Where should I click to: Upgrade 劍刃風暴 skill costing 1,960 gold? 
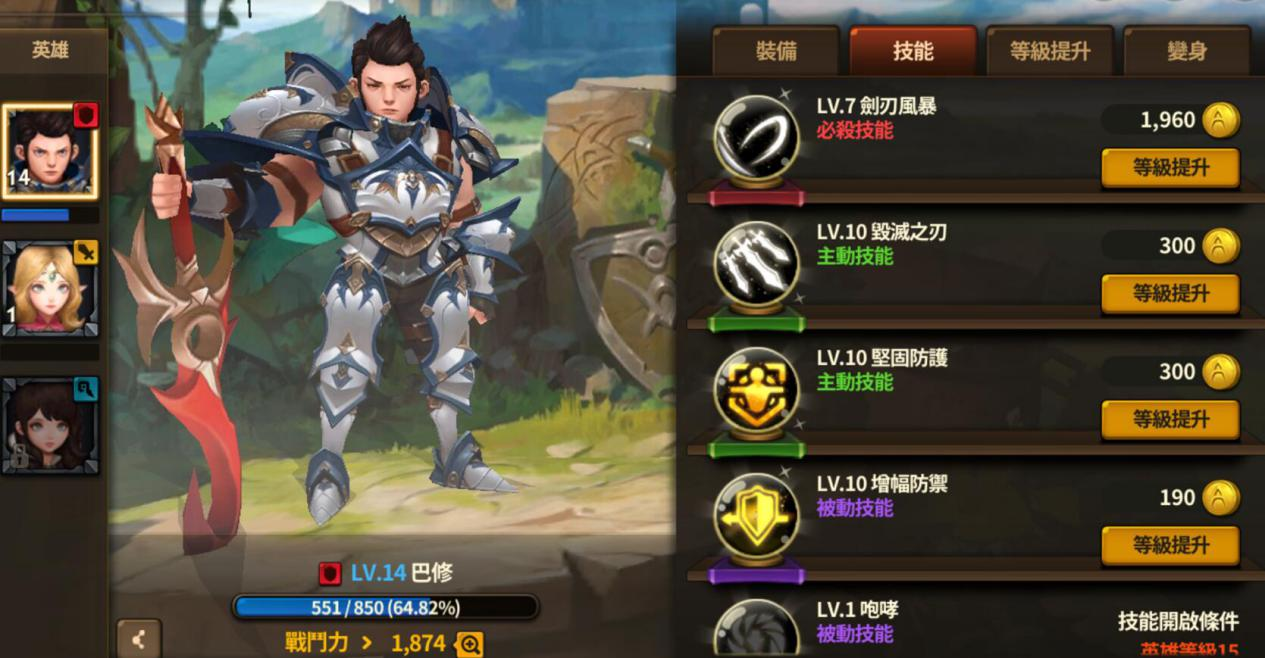coord(1170,168)
